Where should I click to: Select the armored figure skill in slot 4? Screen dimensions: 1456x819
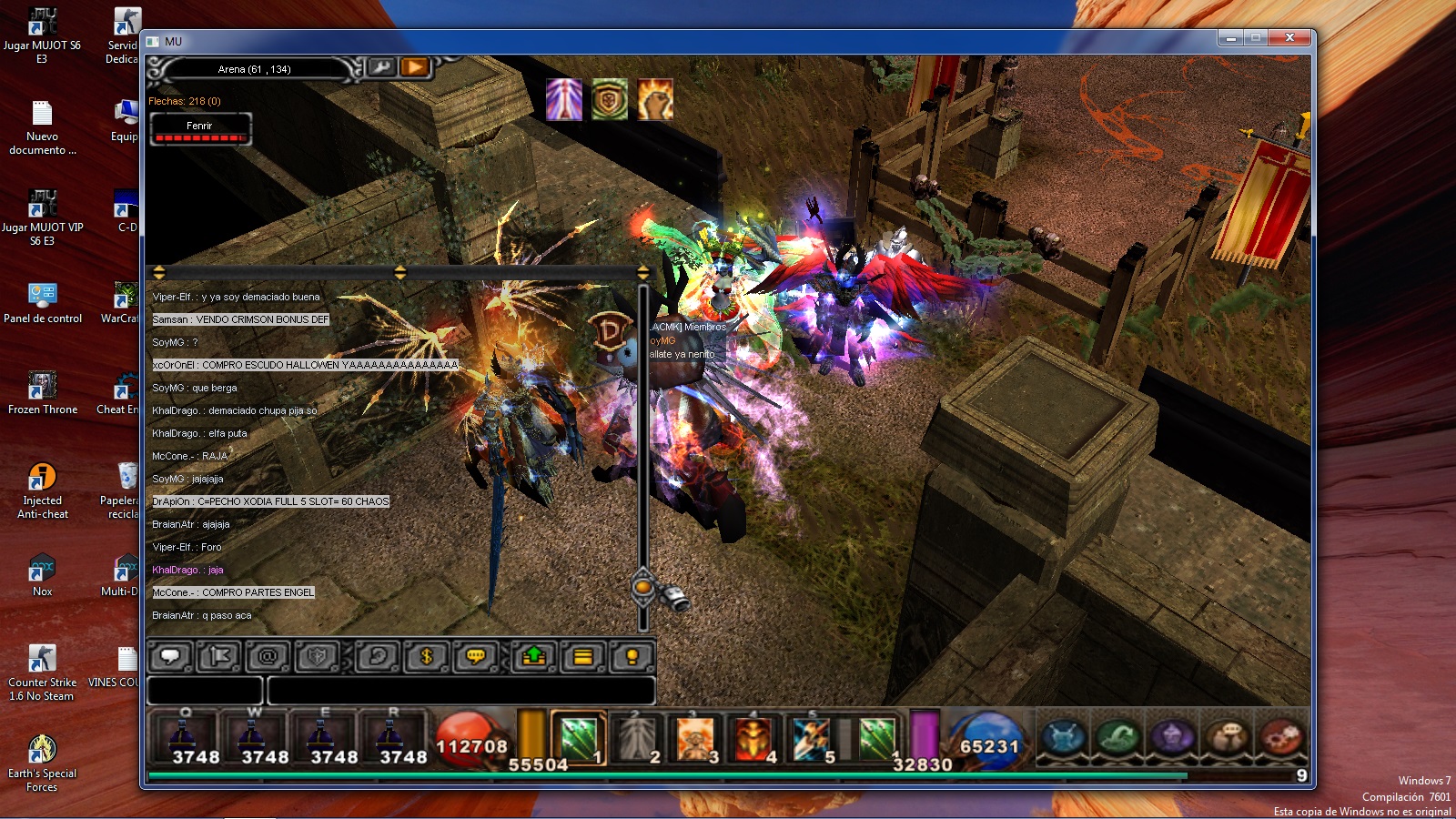pyautogui.click(x=753, y=738)
